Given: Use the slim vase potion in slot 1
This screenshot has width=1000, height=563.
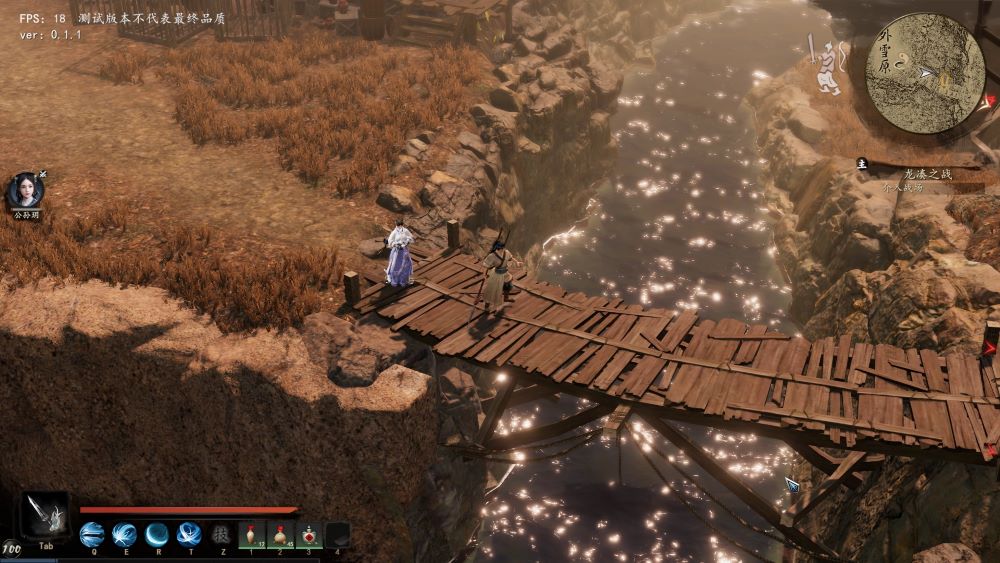Looking at the screenshot, I should (253, 534).
